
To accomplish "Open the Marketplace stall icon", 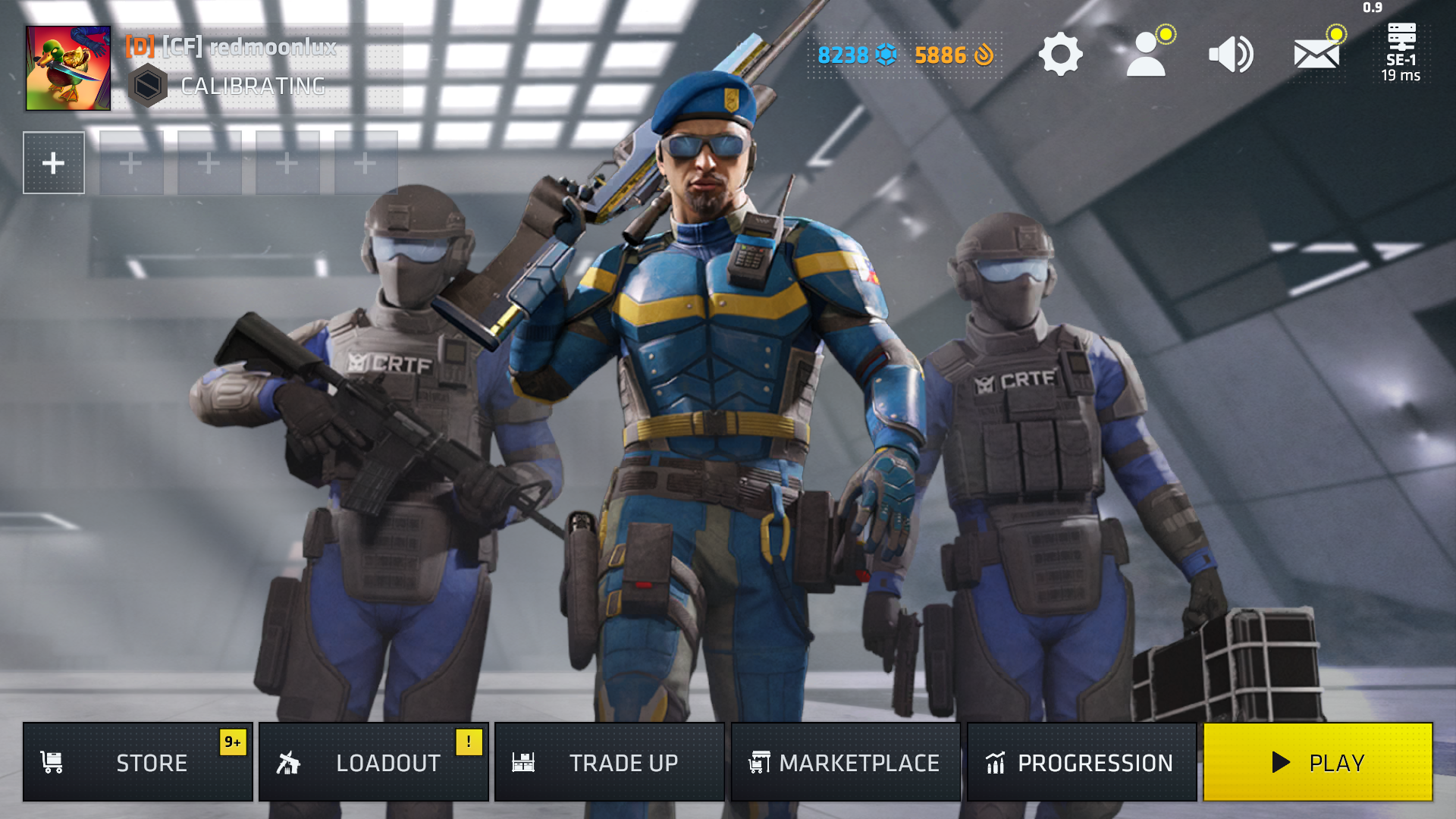I will (761, 763).
